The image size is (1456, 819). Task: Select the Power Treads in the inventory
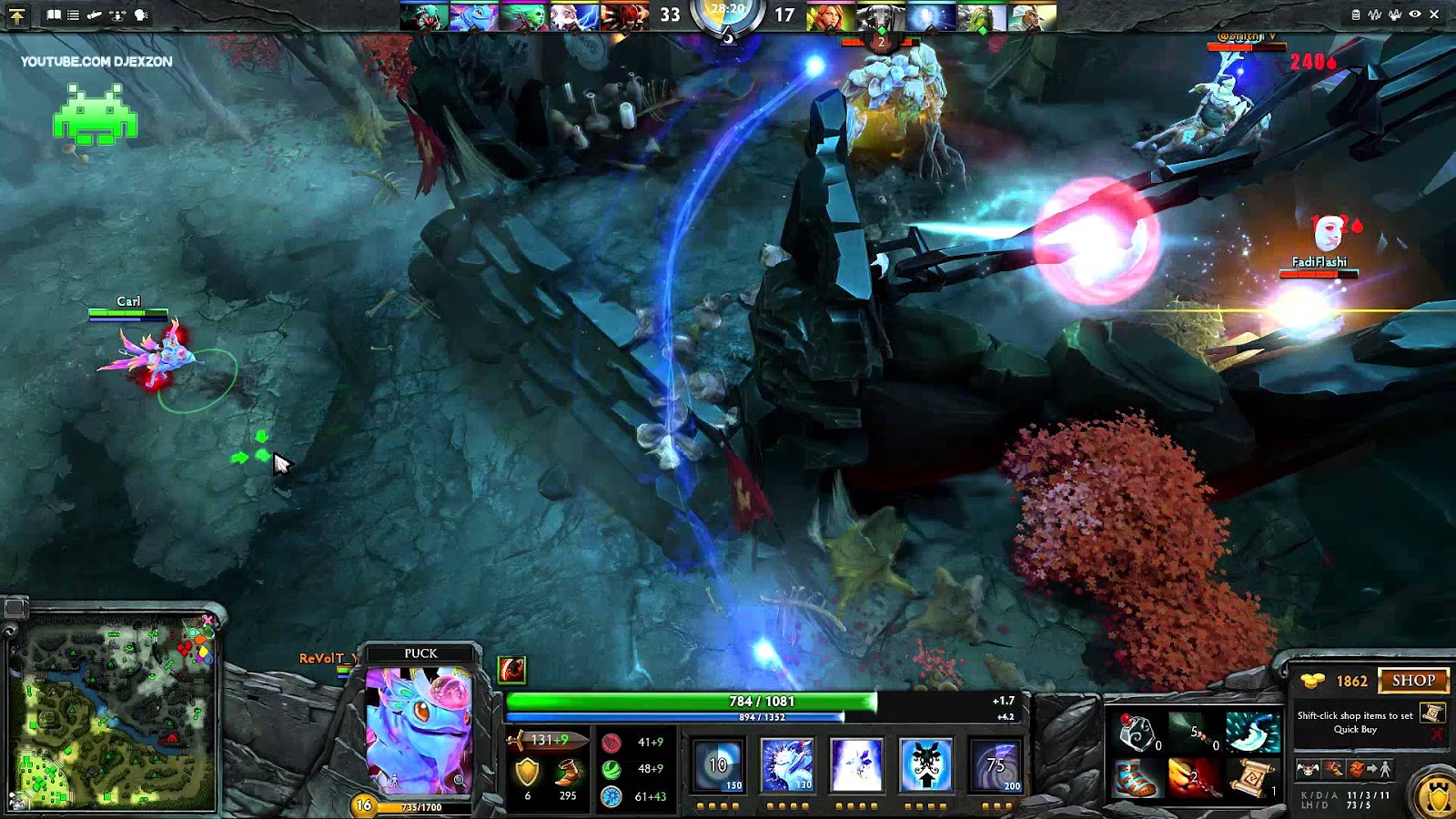point(1136,778)
